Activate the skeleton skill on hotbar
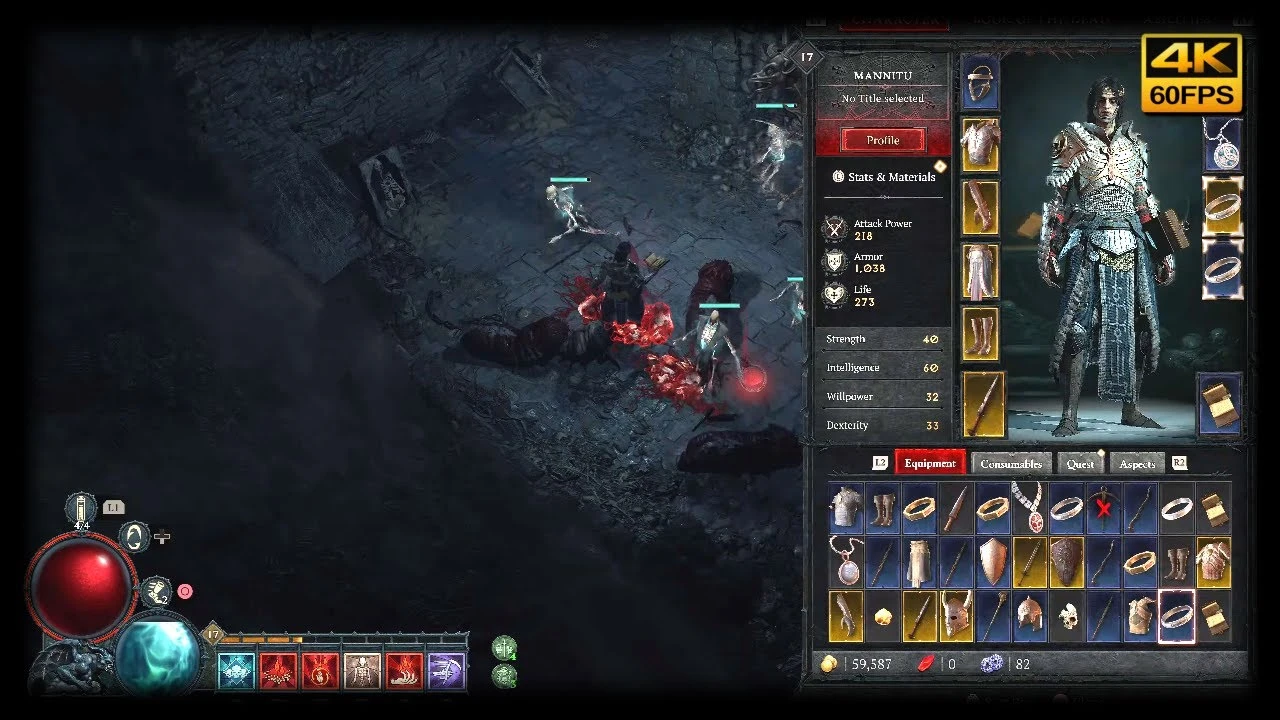1280x720 pixels. (x=362, y=671)
